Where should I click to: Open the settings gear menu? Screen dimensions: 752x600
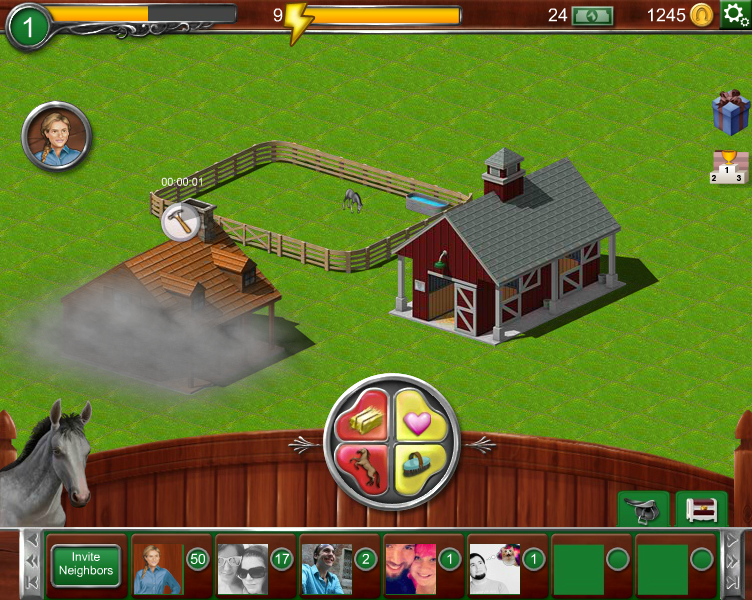735,14
